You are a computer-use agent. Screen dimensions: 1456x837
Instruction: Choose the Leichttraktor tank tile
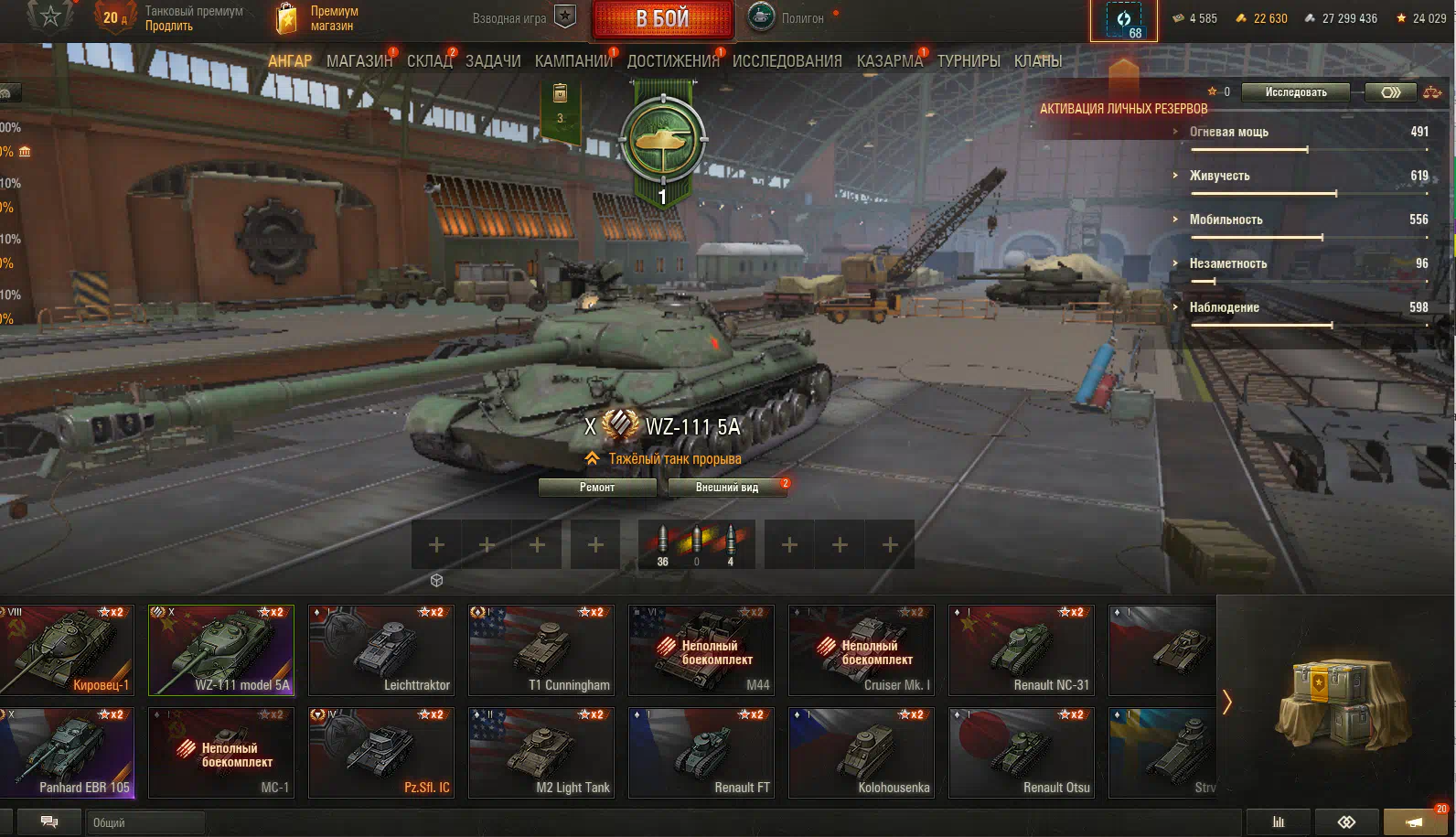381,650
